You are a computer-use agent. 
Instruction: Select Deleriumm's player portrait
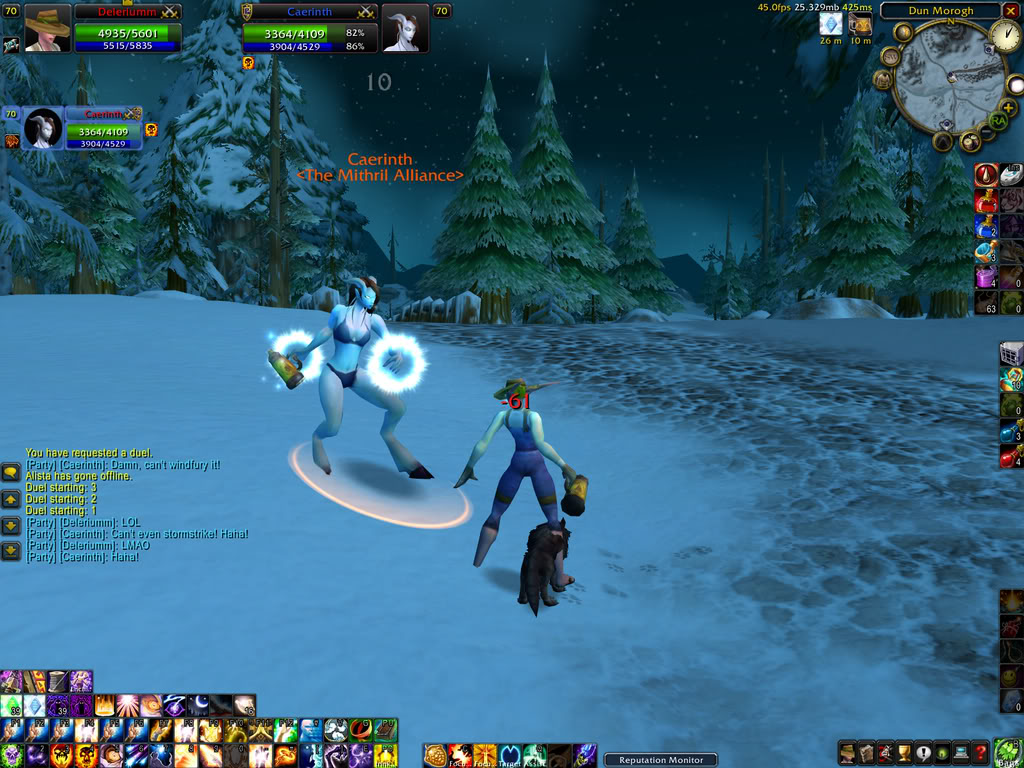47,28
